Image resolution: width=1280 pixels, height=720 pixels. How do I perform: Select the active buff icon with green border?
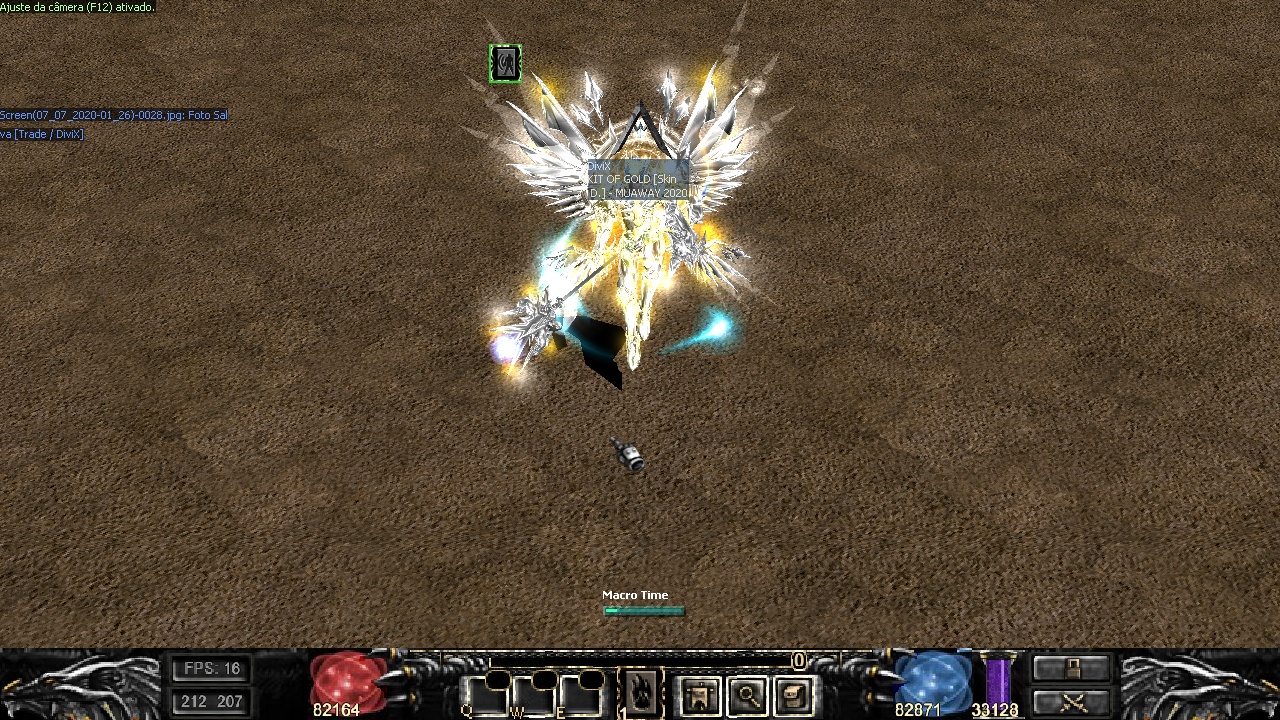point(505,64)
